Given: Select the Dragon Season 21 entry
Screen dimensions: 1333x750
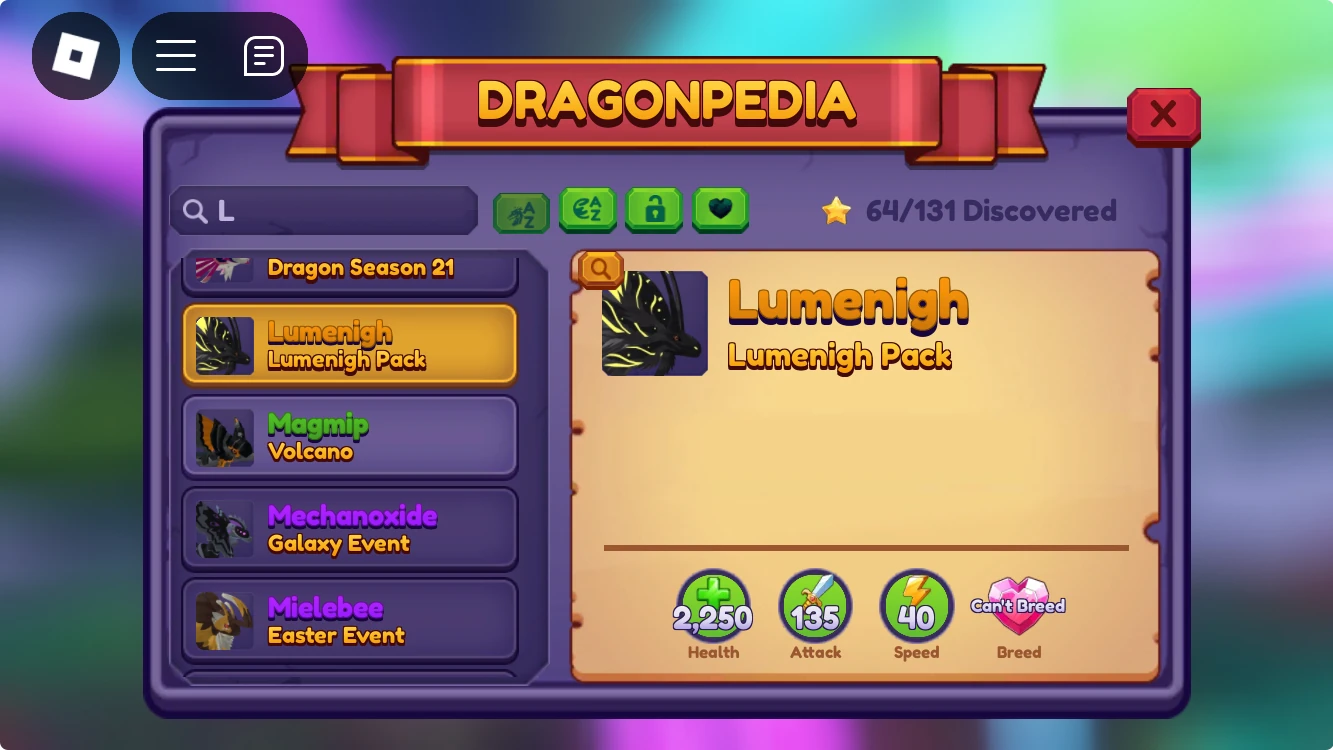Looking at the screenshot, I should coord(349,268).
